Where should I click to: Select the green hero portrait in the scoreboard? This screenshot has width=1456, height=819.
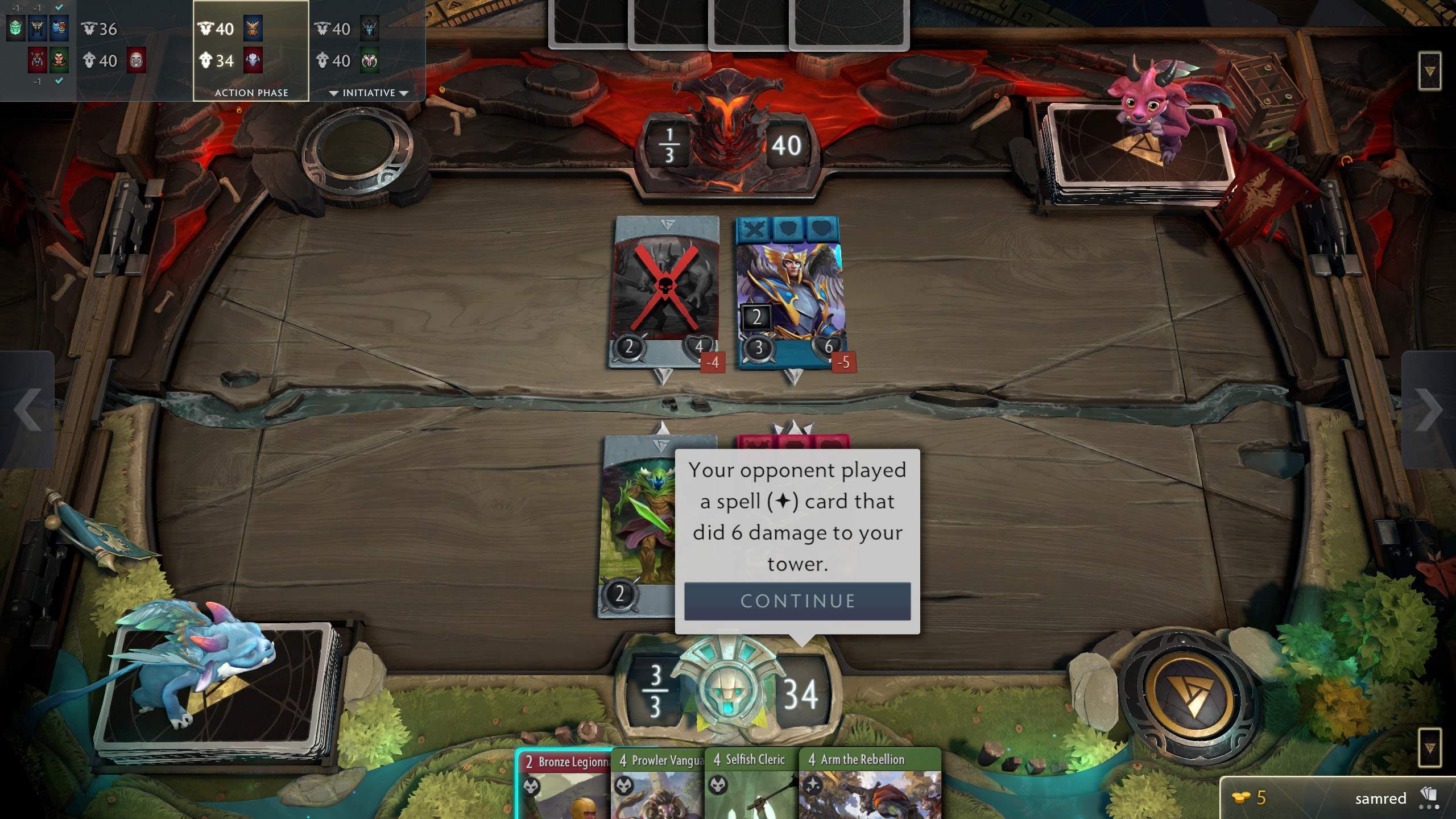coord(14,28)
